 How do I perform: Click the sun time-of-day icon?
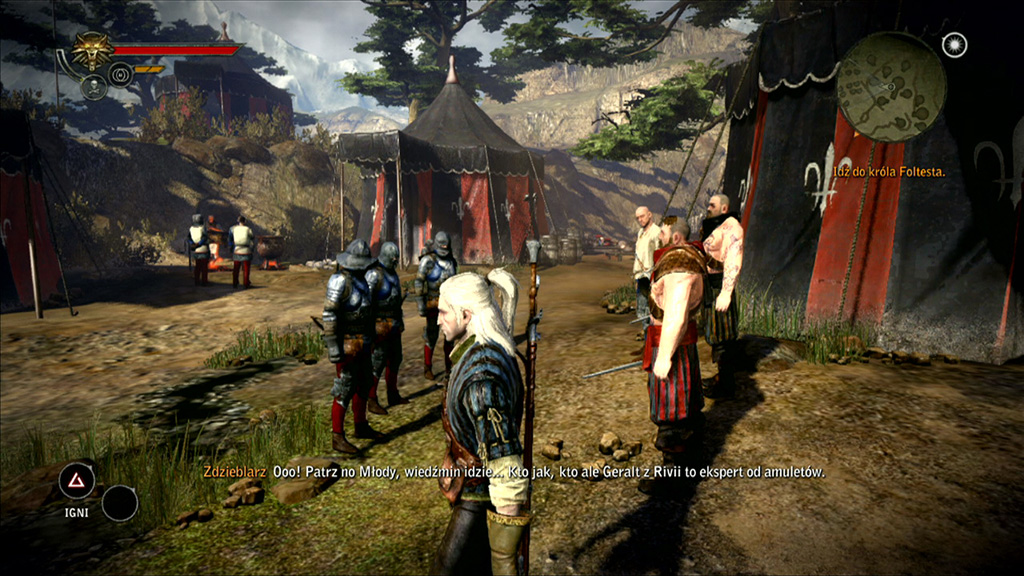[954, 45]
